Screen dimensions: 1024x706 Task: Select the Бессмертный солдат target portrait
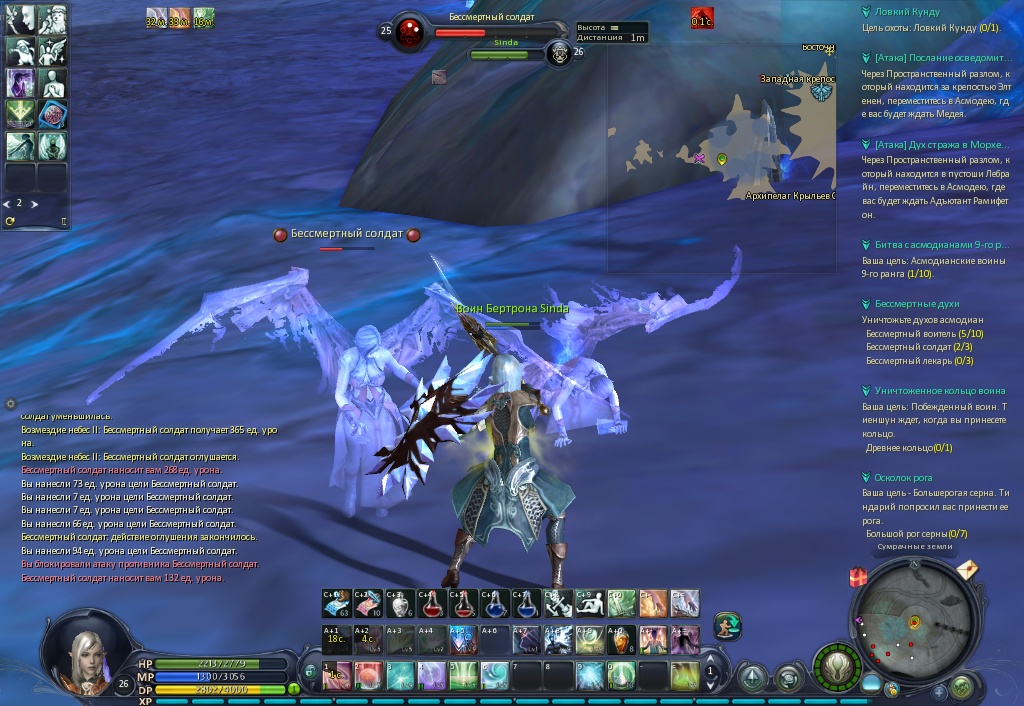click(x=408, y=32)
